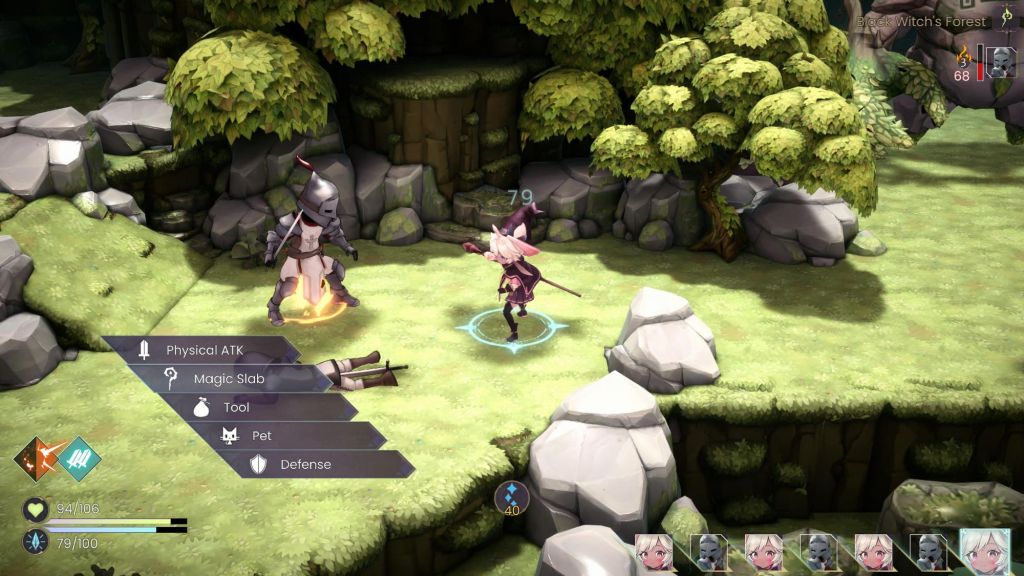
Task: Click the orange fire slash status icon
Action: click(35, 459)
